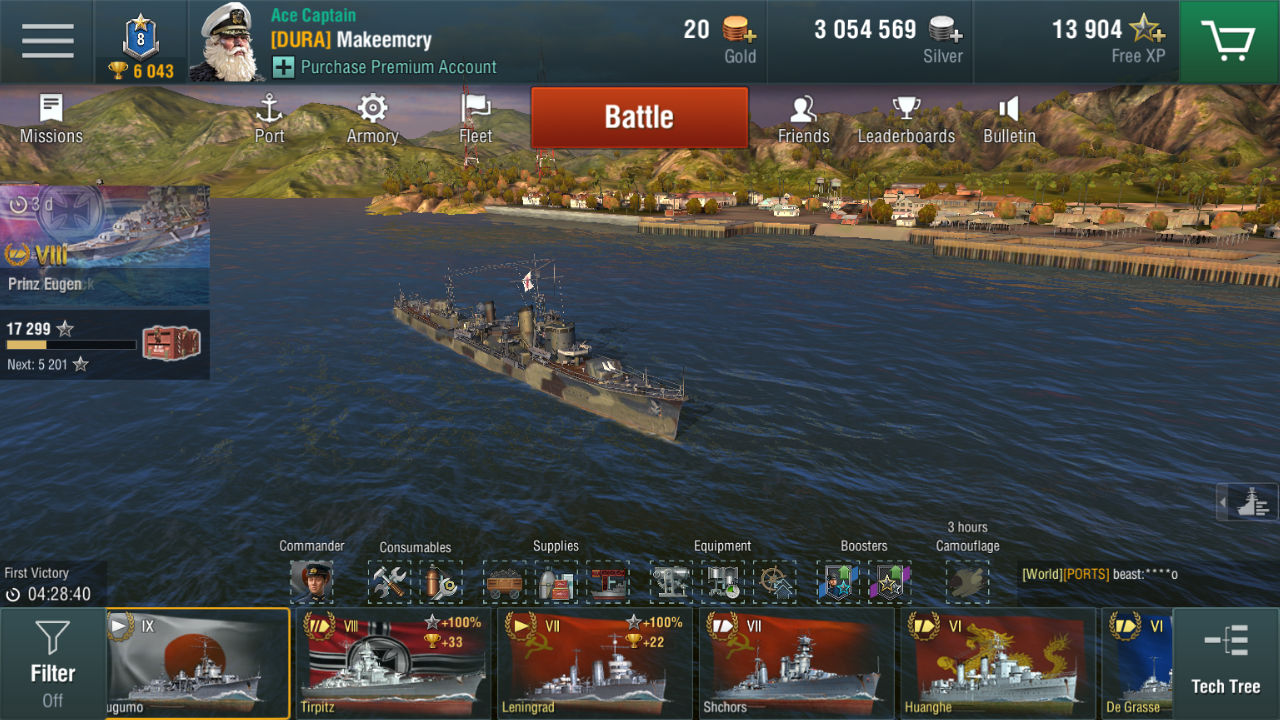Select the Huanghe ship card
The image size is (1280, 720).
coord(996,664)
